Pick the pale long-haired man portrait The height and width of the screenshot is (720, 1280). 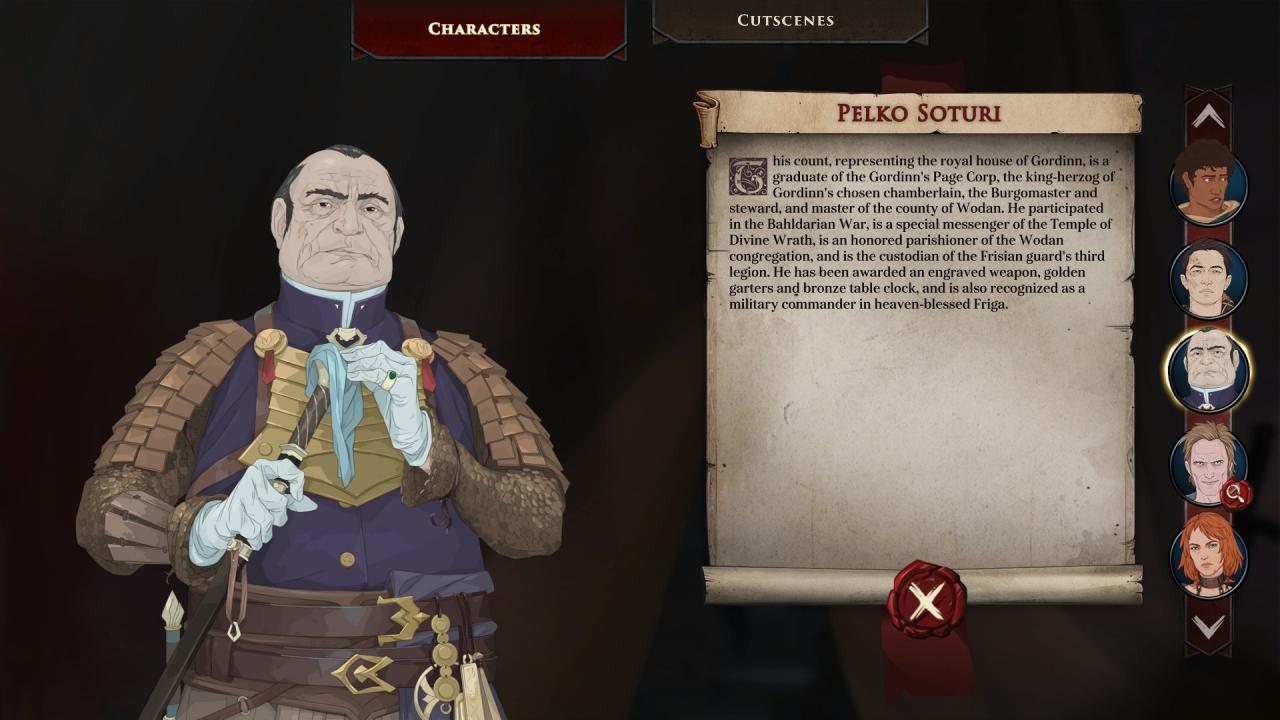pyautogui.click(x=1204, y=463)
